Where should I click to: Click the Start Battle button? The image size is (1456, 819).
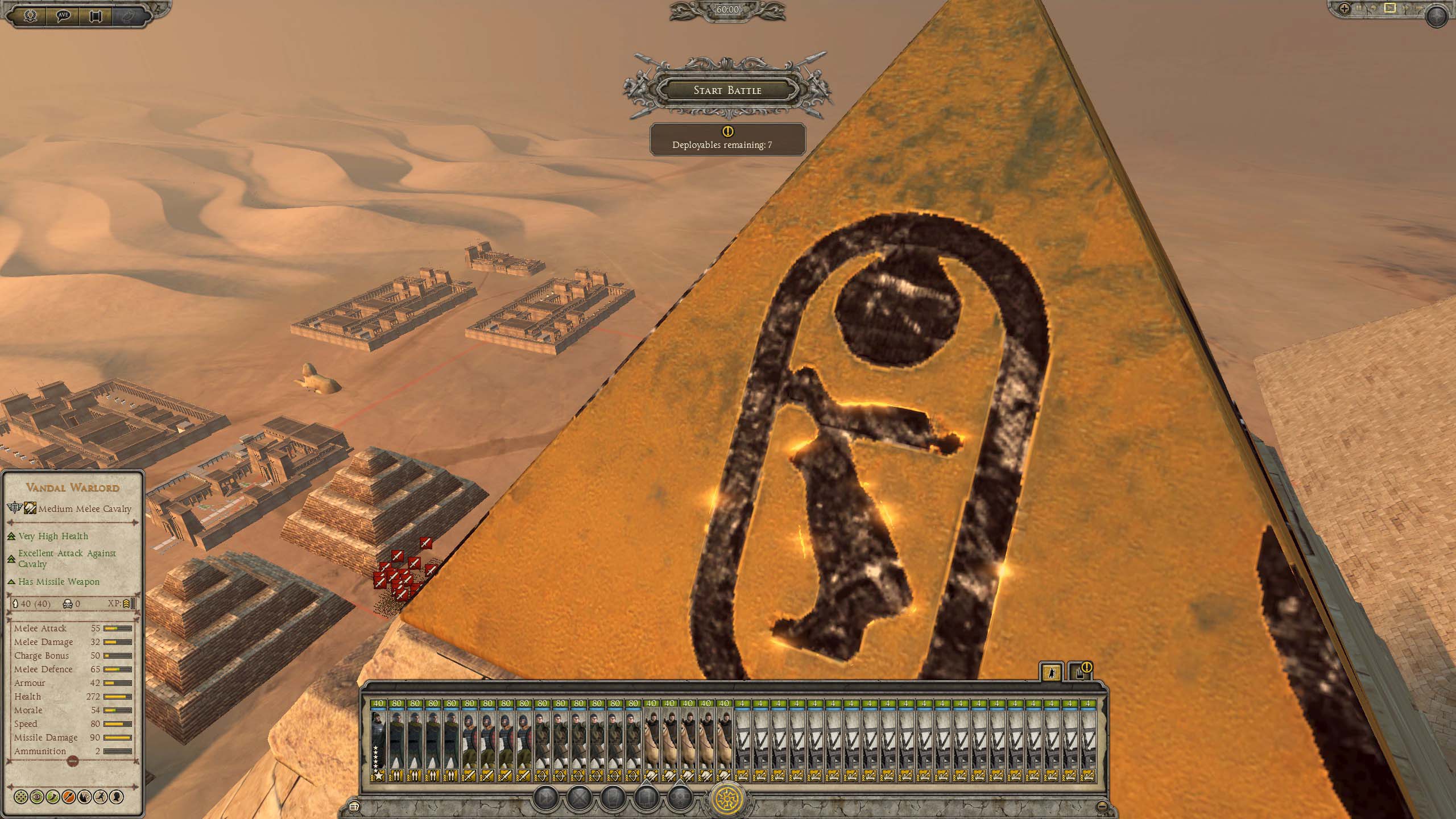[x=727, y=90]
